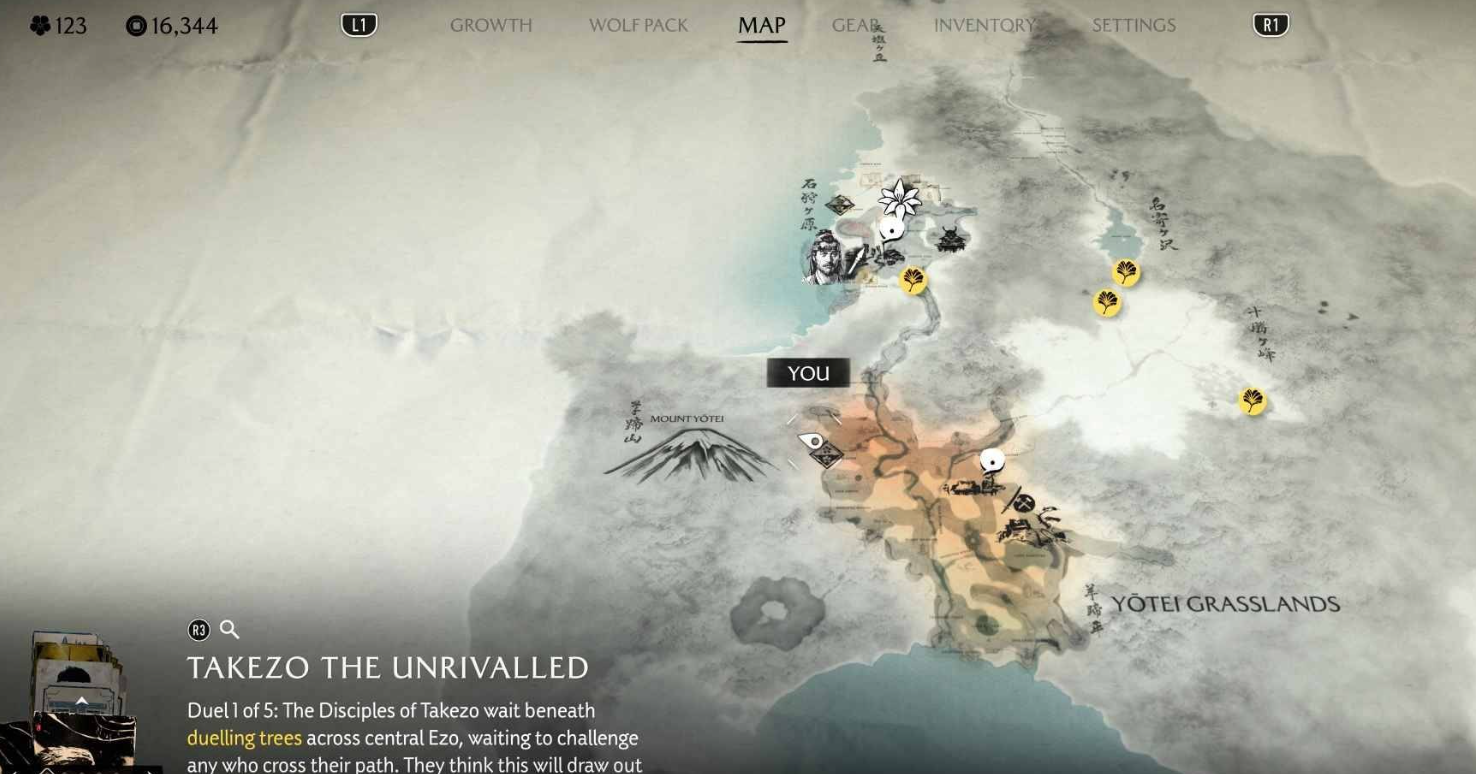The image size is (1476, 774).
Task: Switch to the Settings tab
Action: coord(1134,25)
